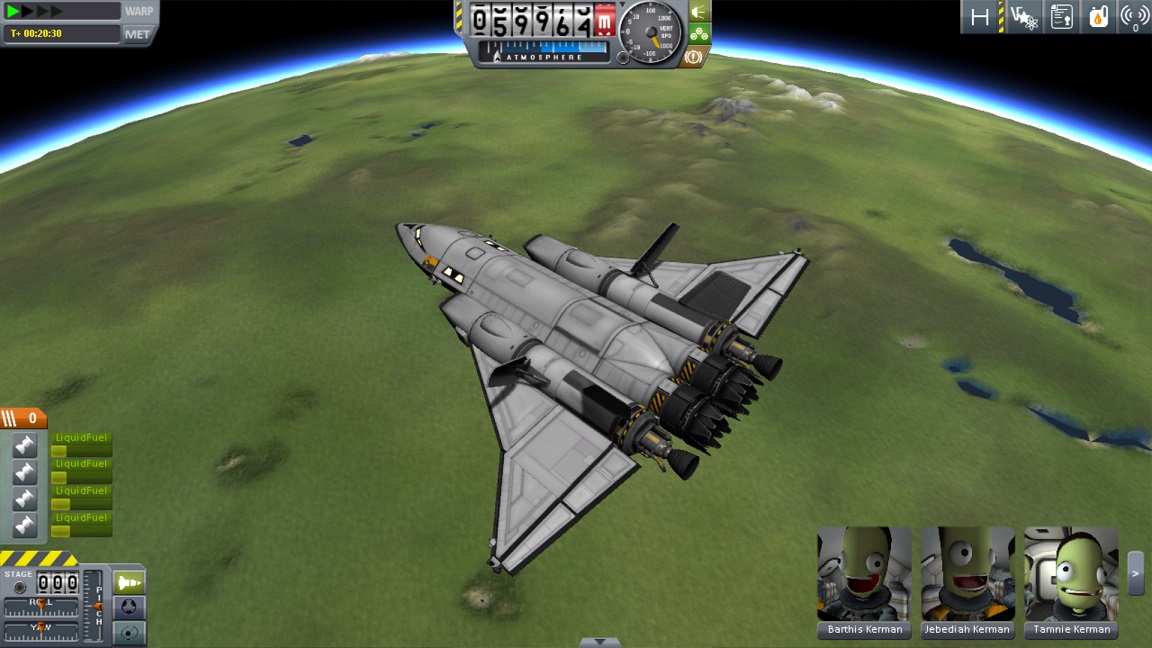Click the MET time mode button

(137, 34)
